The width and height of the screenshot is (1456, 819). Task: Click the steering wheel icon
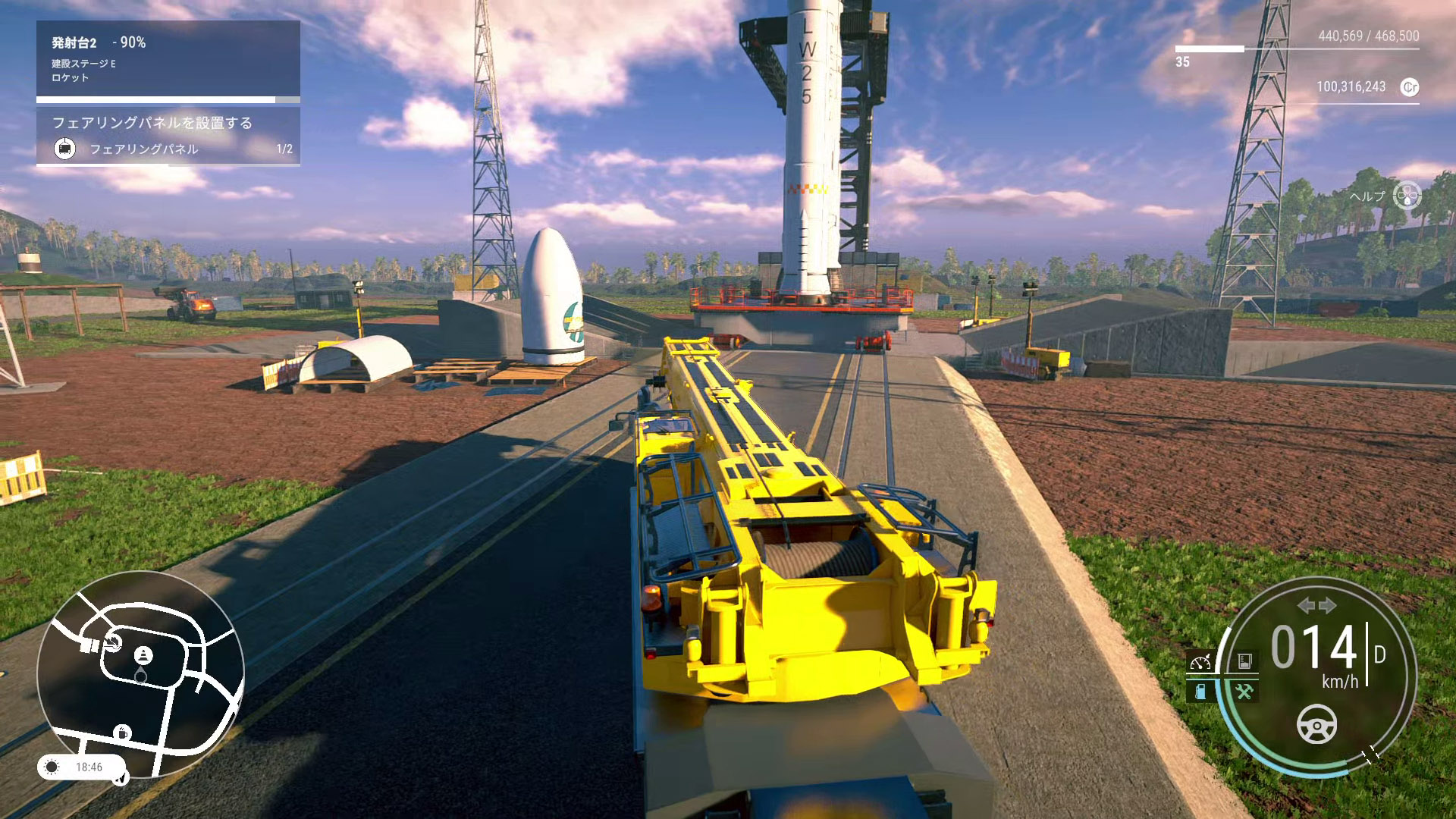pos(1316,724)
